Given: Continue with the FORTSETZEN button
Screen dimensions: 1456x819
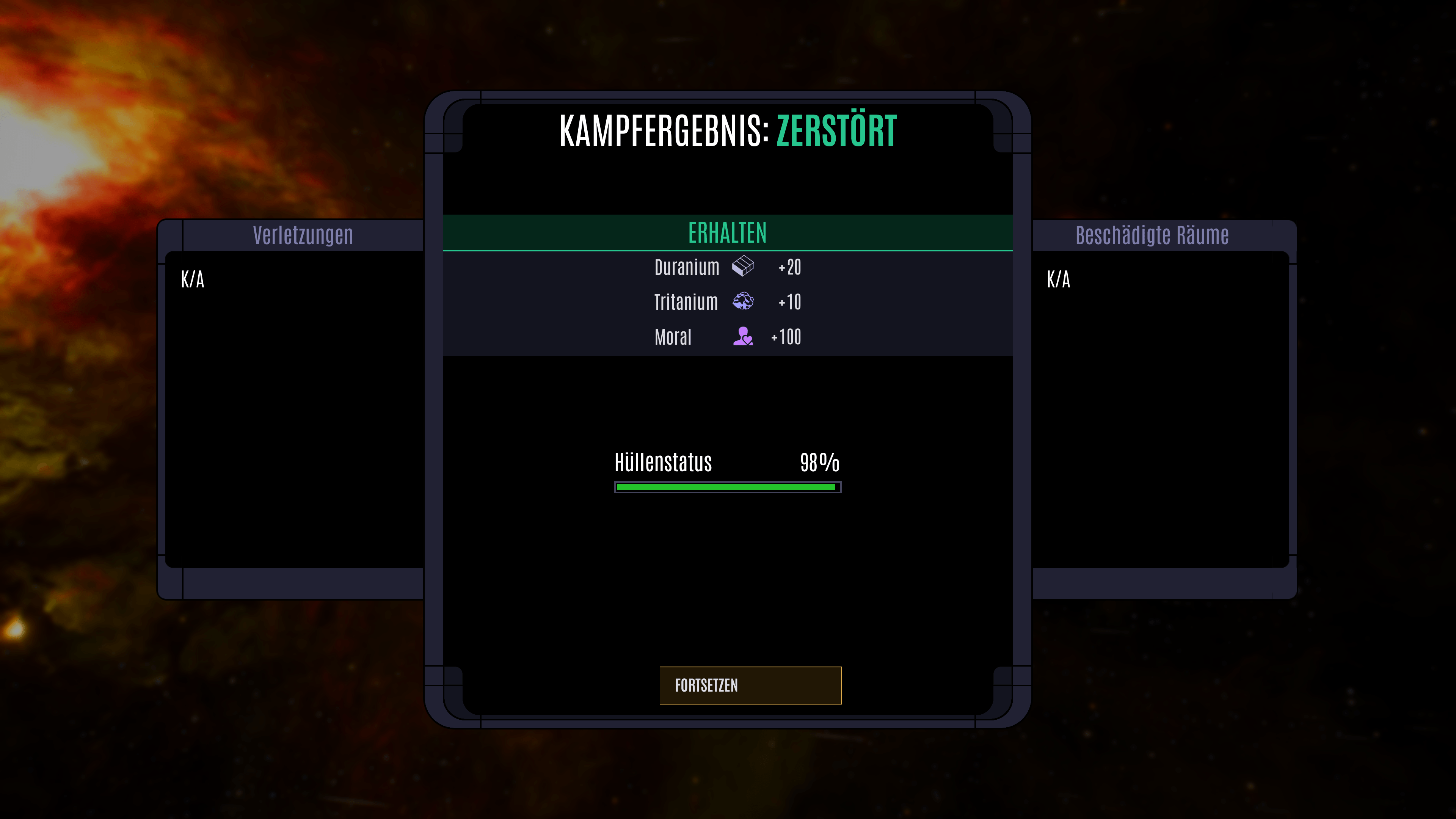Looking at the screenshot, I should point(750,685).
